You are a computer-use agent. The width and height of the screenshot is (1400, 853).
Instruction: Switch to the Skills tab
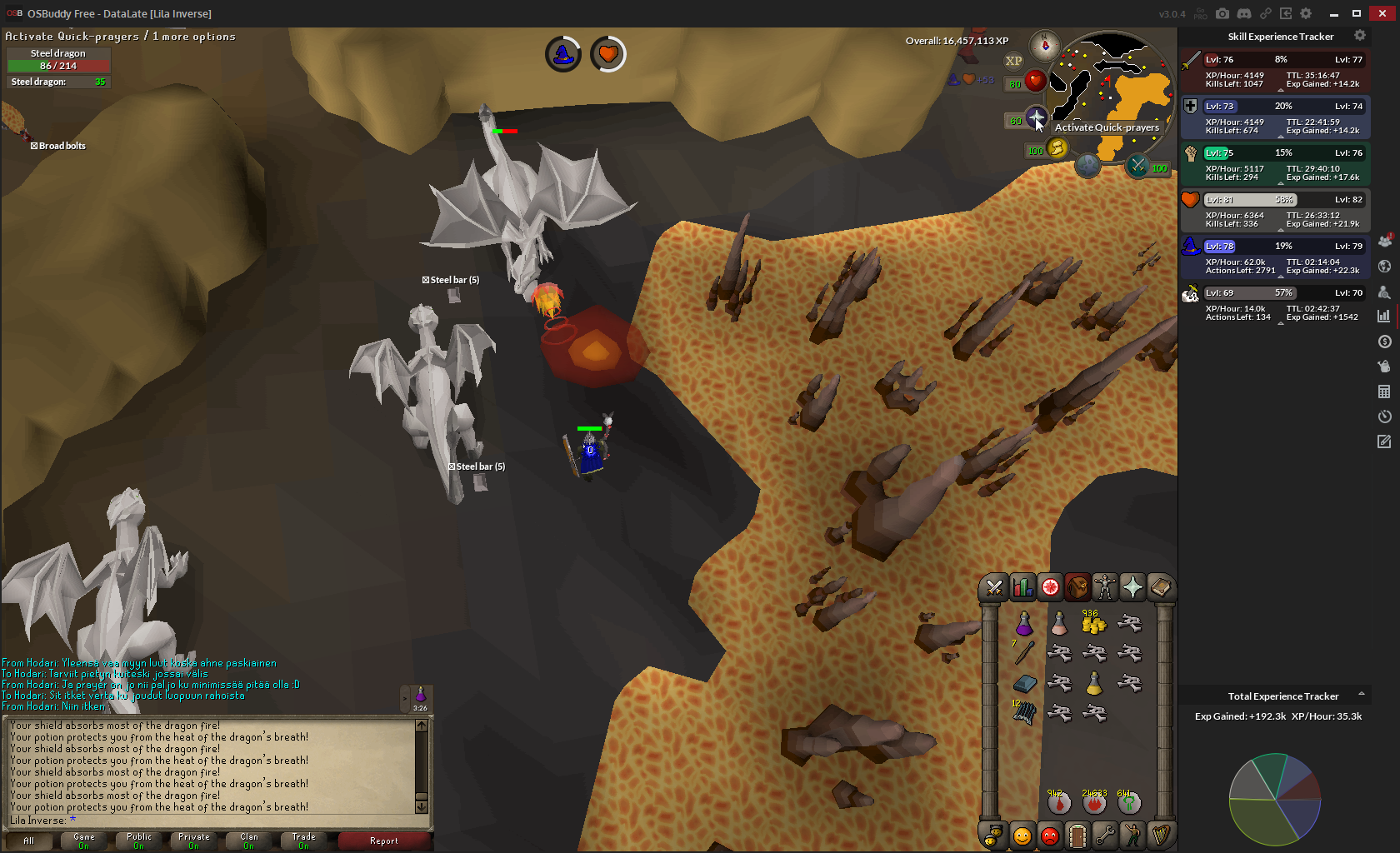1022,587
